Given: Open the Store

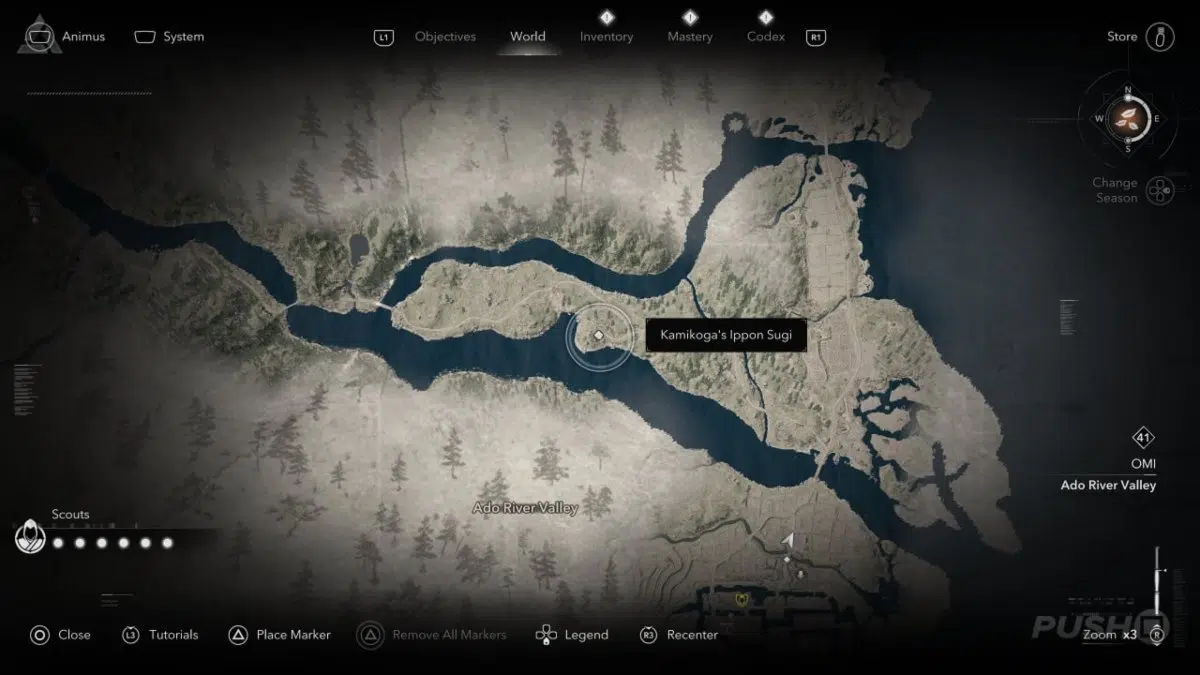Looking at the screenshot, I should (1140, 37).
